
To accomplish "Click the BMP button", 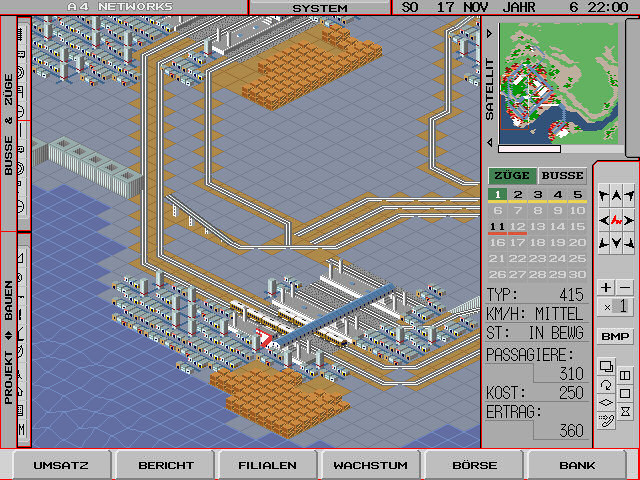I will 615,336.
